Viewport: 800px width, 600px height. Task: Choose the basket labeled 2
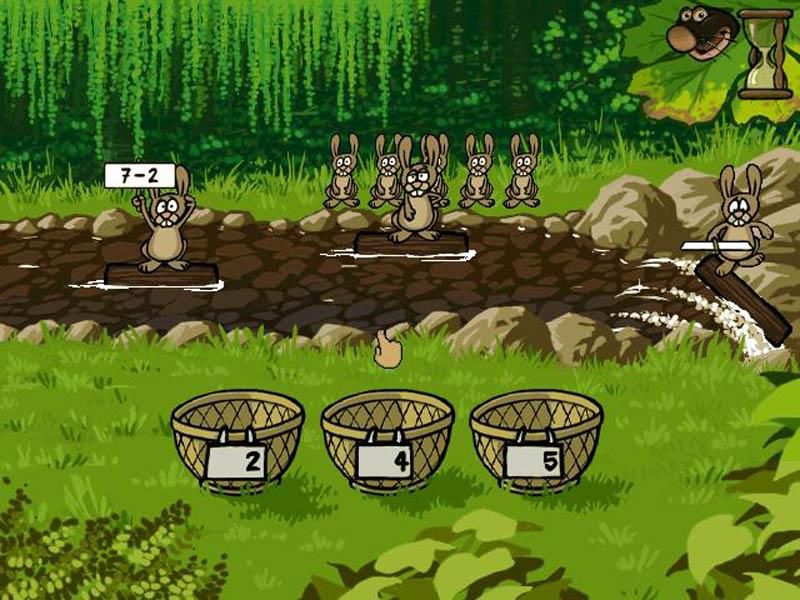tap(237, 442)
